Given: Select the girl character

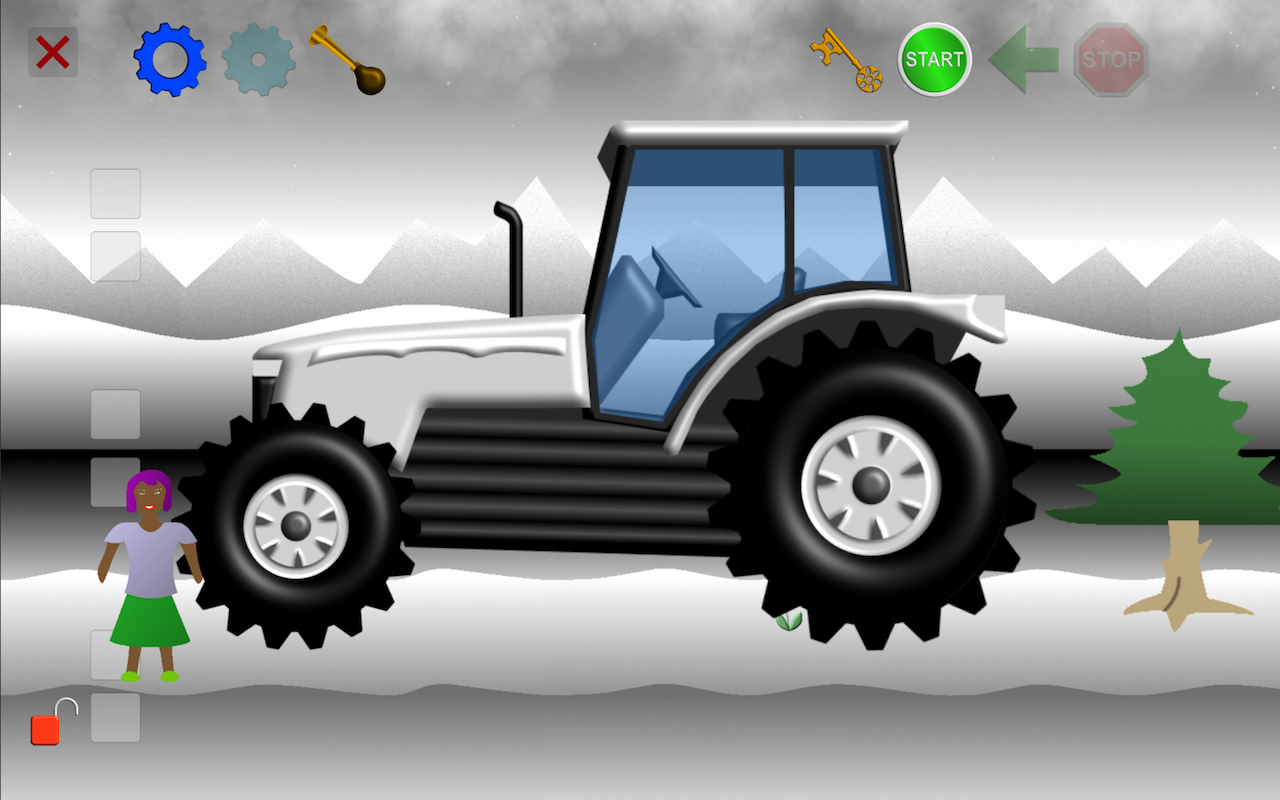Looking at the screenshot, I should 148,570.
